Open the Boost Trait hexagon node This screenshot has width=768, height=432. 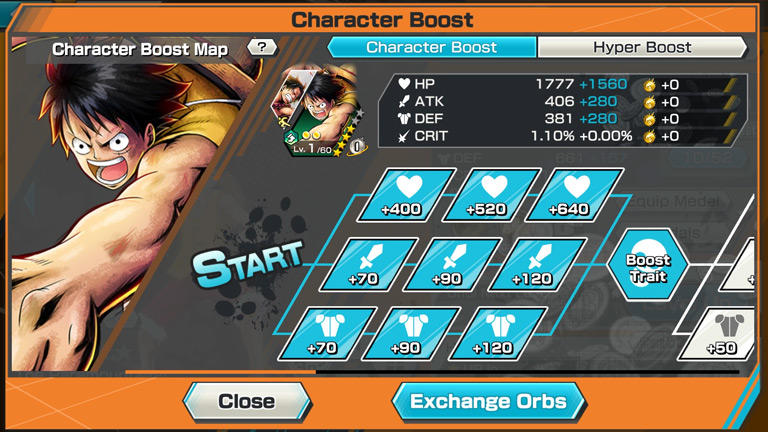648,267
